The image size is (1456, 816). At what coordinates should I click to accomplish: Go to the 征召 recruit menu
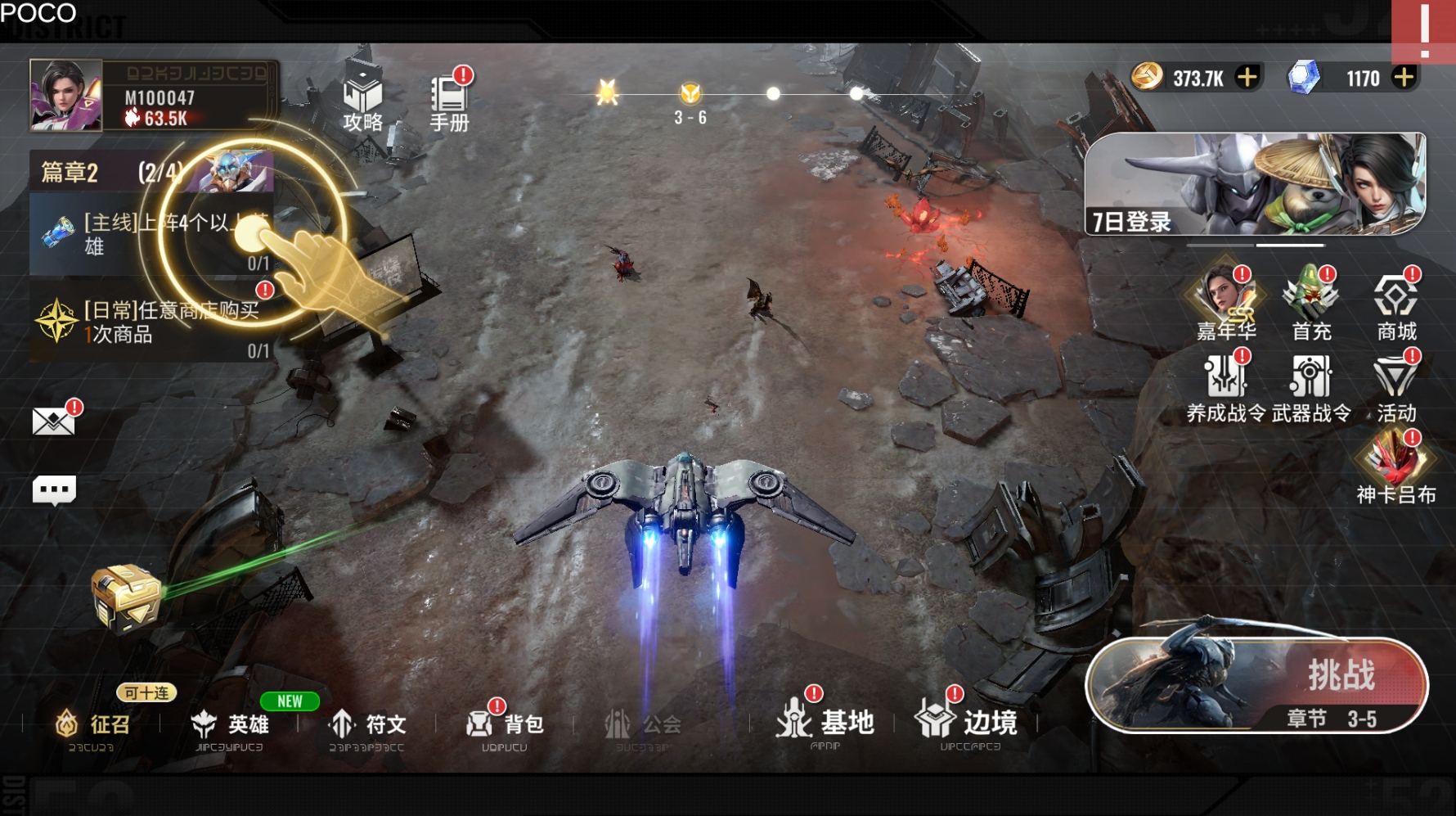point(92,724)
